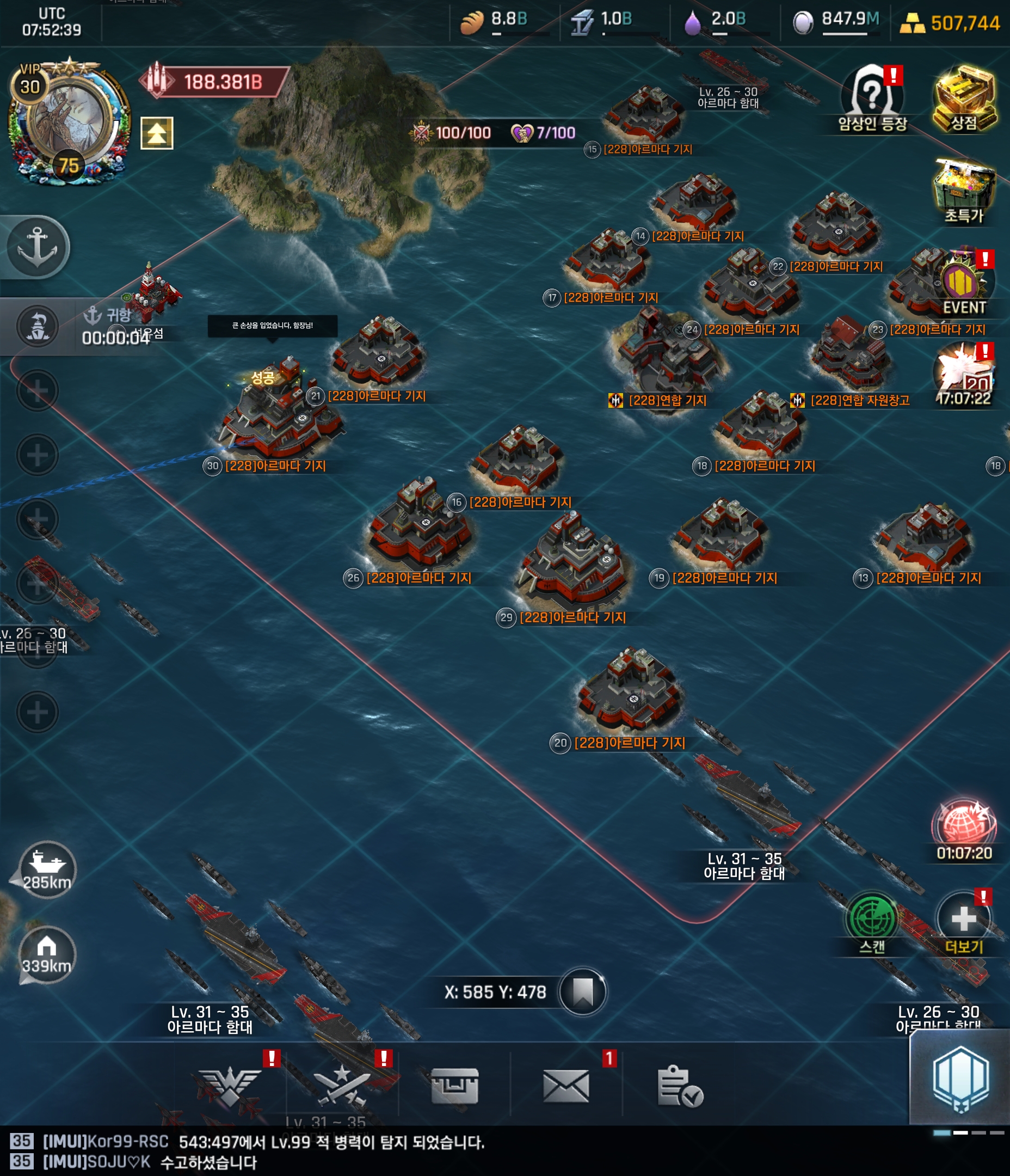Viewport: 1010px width, 1176px height.
Task: Open the VIP commander profile portrait
Action: click(x=68, y=119)
